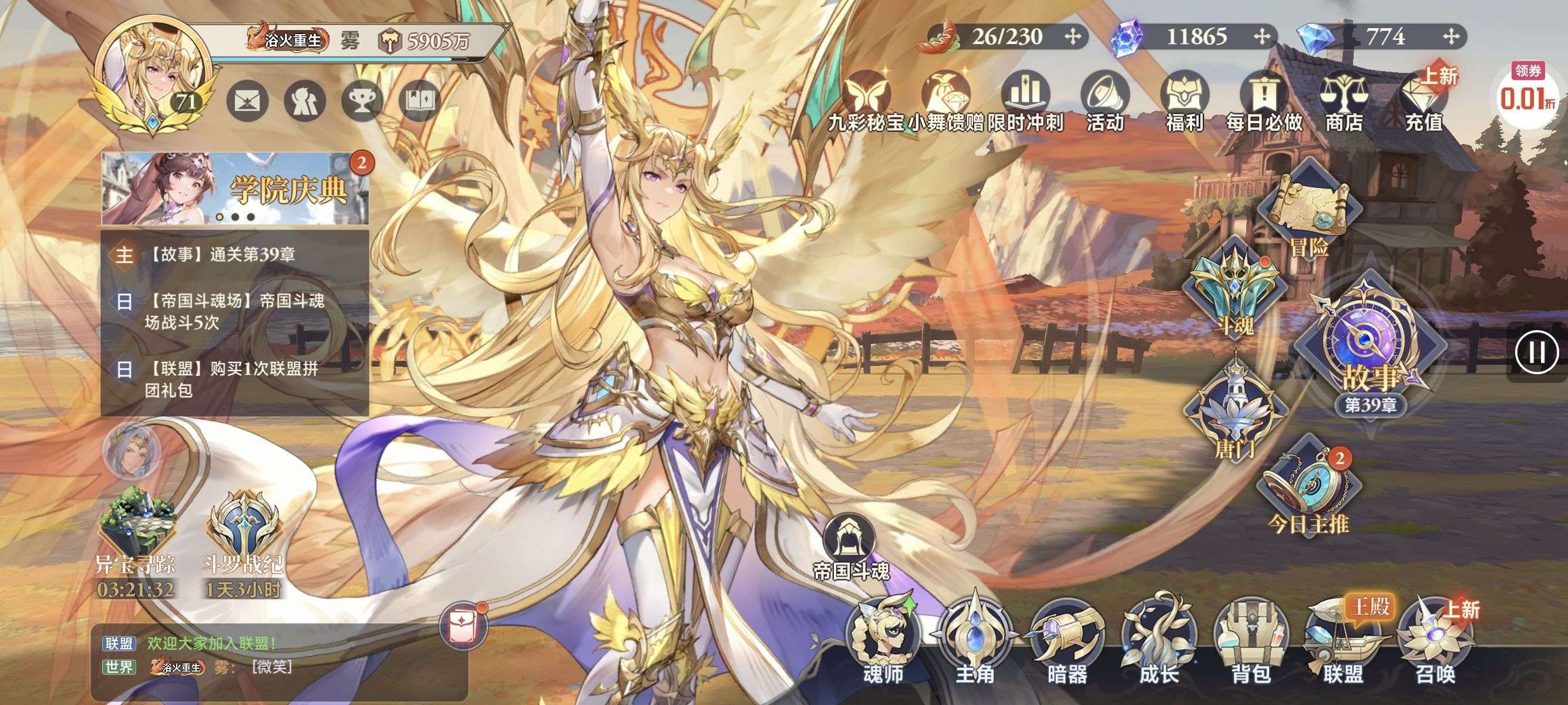The height and width of the screenshot is (705, 1568).
Task: Open the 联盟 alliance menu
Action: (1342, 639)
